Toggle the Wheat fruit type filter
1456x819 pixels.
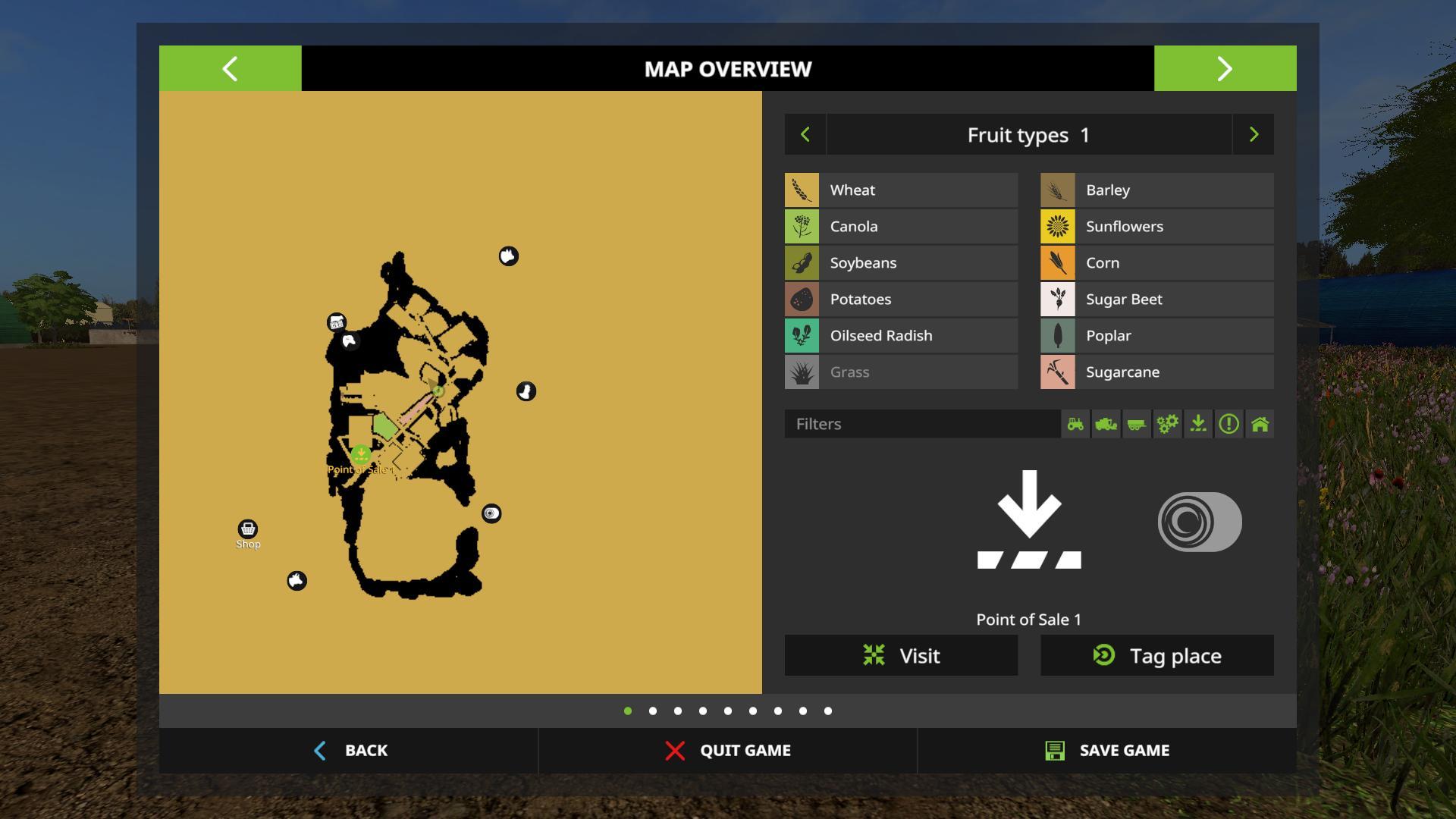click(901, 190)
